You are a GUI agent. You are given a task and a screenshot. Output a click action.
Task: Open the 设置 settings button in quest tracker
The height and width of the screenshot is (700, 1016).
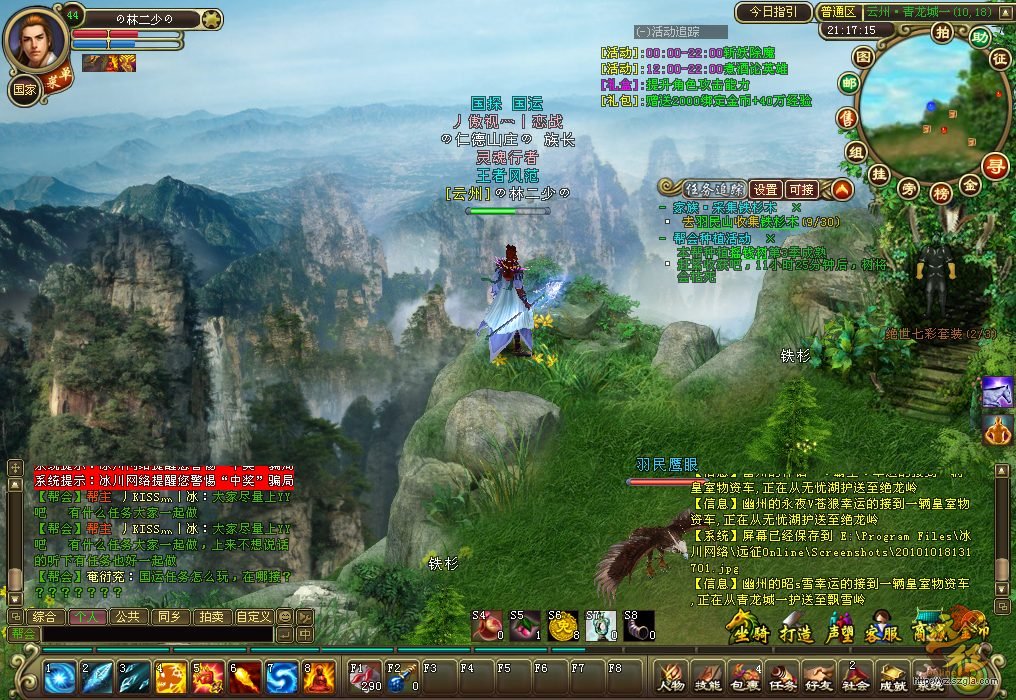point(765,189)
